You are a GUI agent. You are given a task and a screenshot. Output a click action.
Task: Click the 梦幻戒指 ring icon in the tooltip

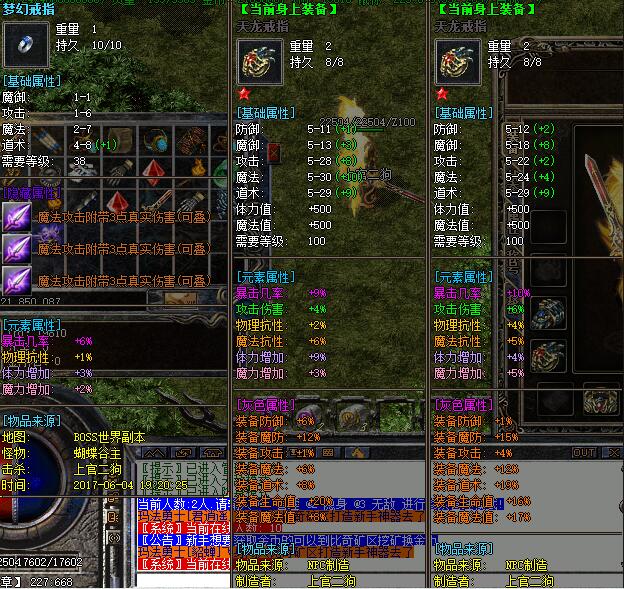click(20, 44)
